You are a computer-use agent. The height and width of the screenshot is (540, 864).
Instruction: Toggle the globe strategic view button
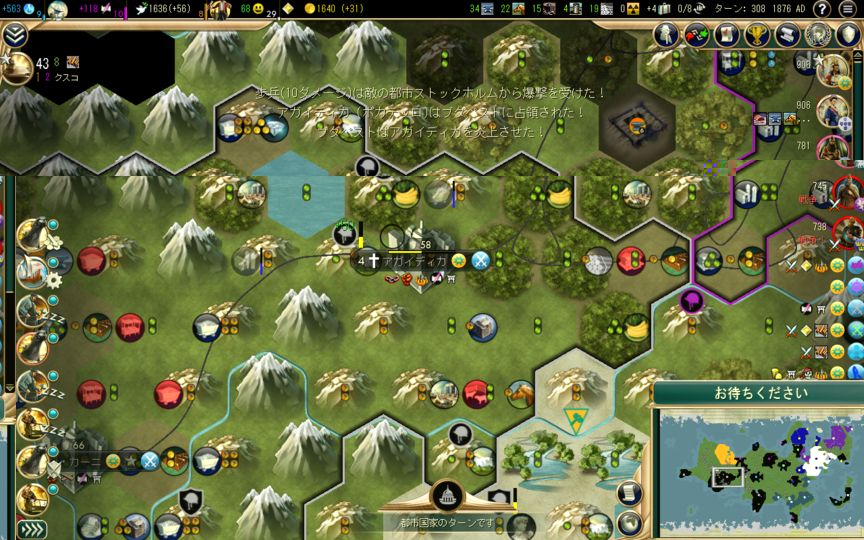(629, 521)
